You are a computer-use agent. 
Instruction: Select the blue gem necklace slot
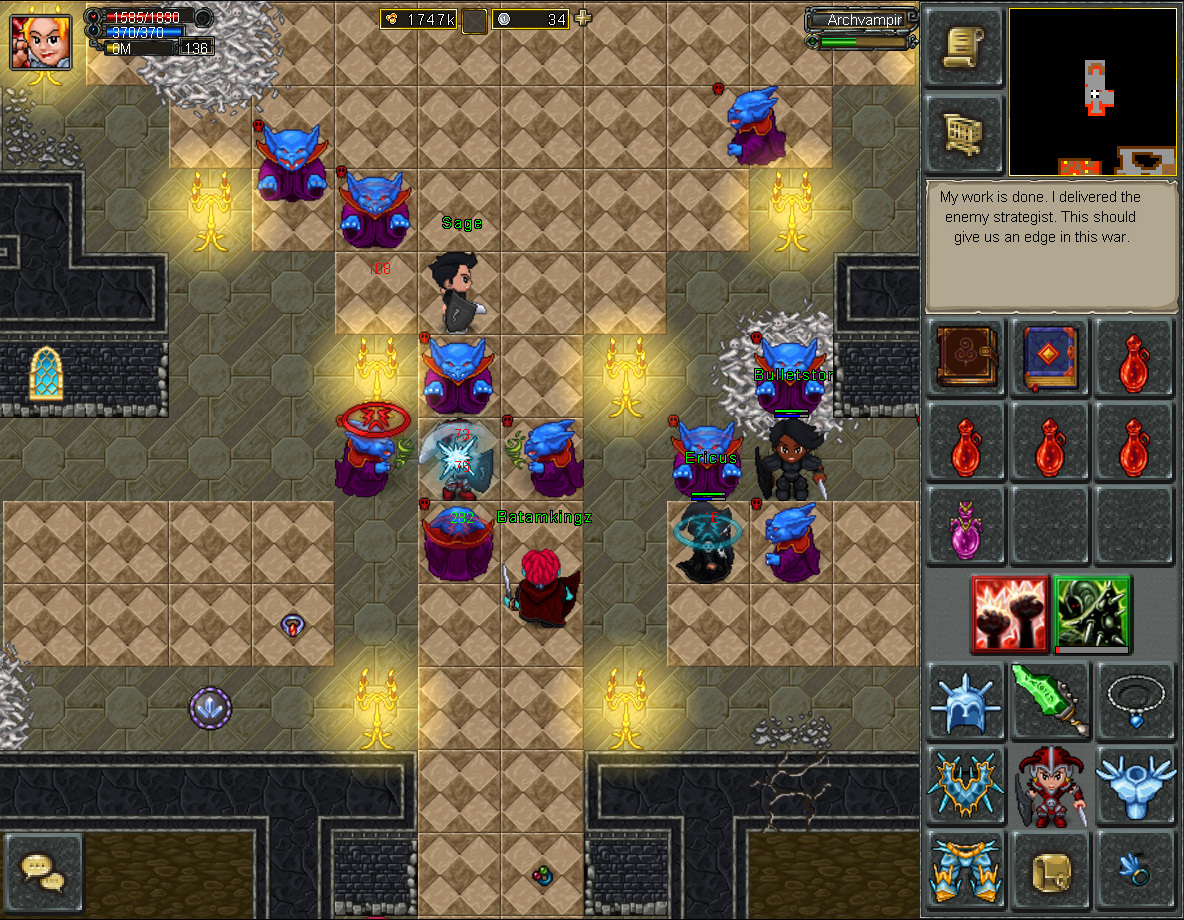1134,698
